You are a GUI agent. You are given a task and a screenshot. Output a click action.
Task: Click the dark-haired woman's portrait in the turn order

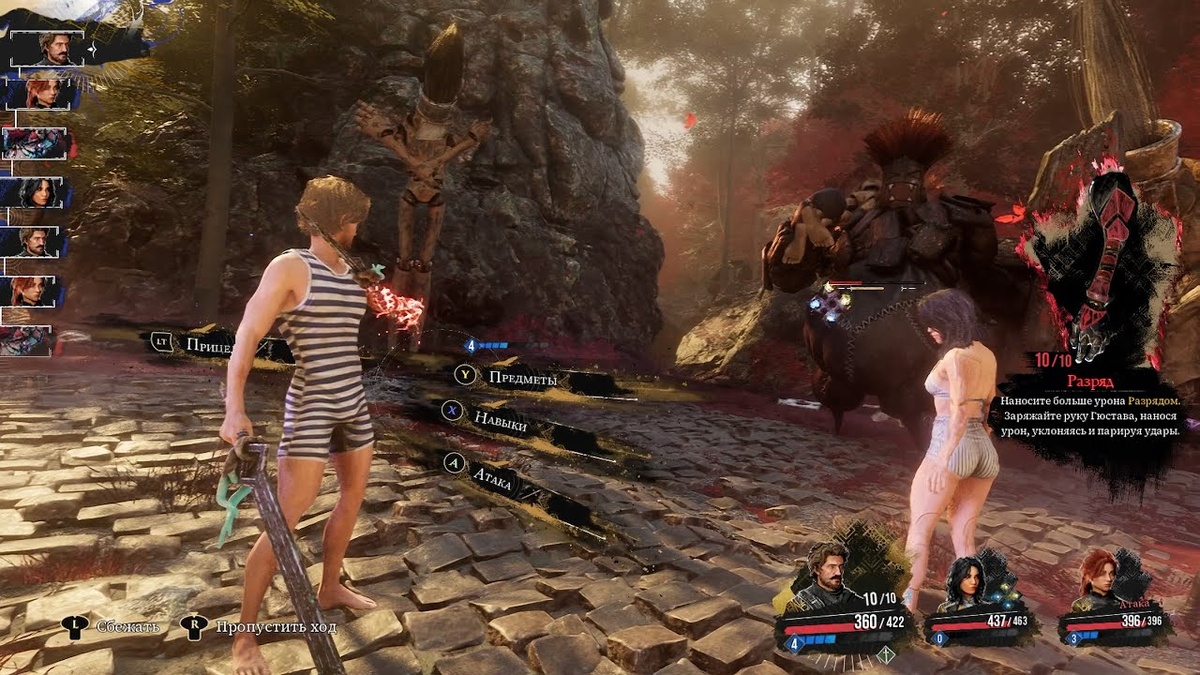pyautogui.click(x=38, y=192)
